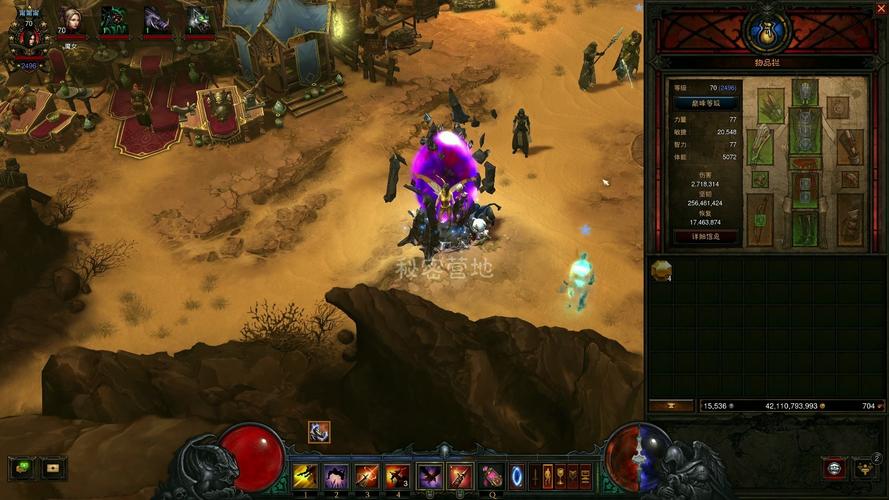Select the green wolf companion portrait

[x=112, y=19]
